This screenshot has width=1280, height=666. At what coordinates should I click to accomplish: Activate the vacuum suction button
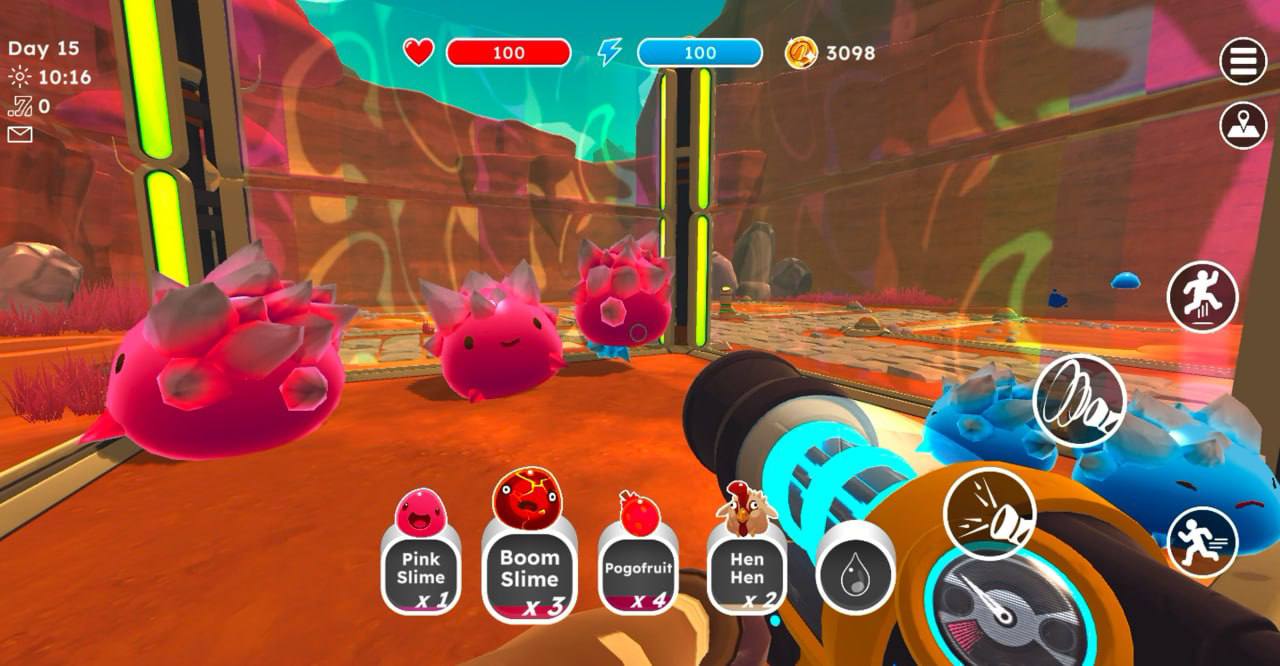tap(1079, 401)
